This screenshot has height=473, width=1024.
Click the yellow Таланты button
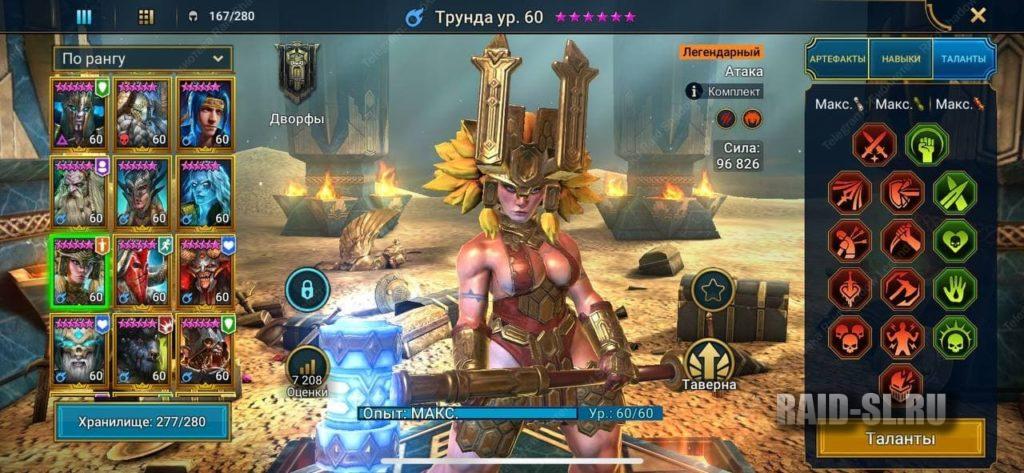900,438
